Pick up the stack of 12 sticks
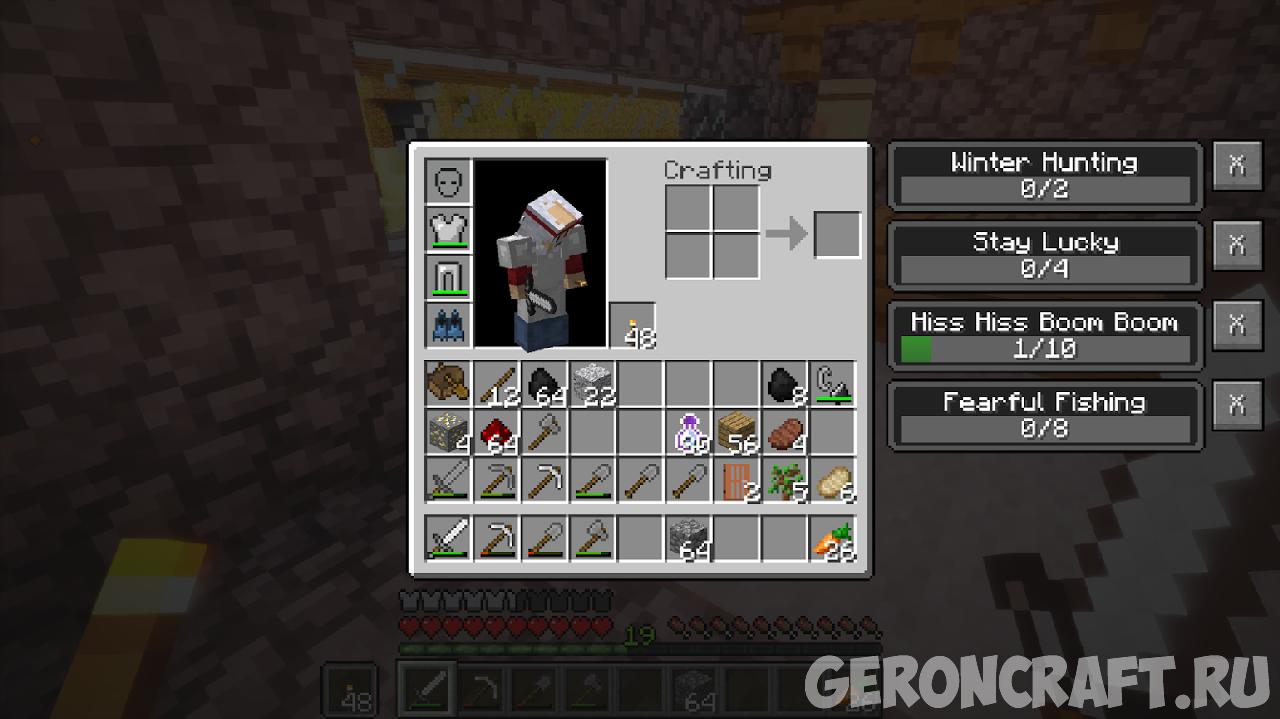 tap(496, 385)
